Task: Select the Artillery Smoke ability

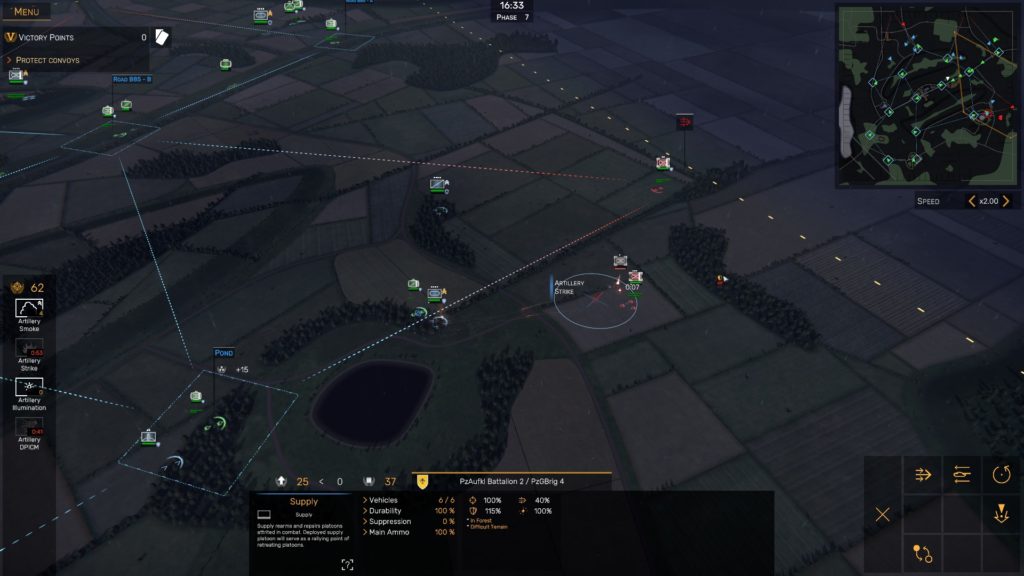Action: coord(29,313)
